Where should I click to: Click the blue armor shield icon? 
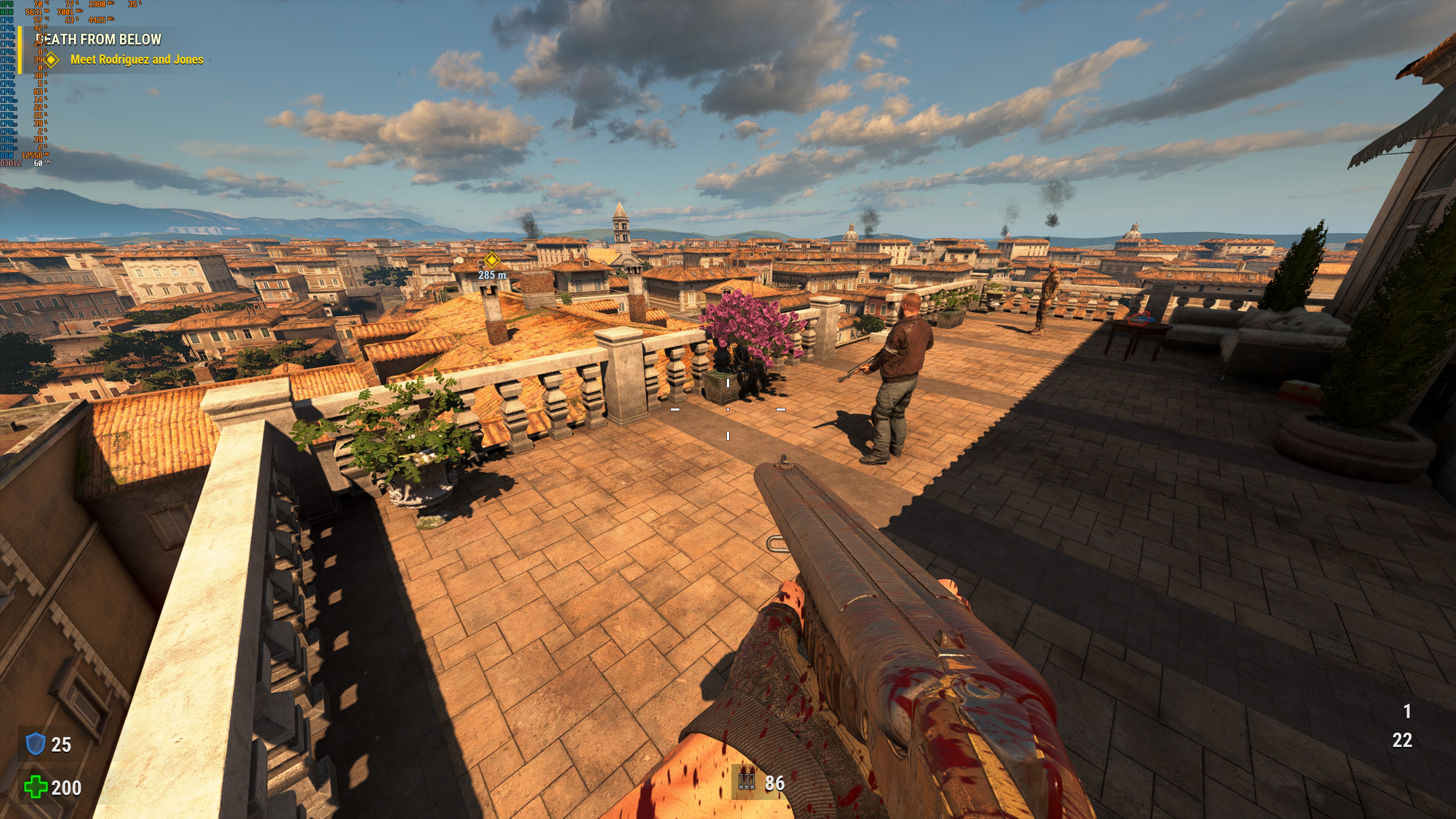click(x=36, y=744)
